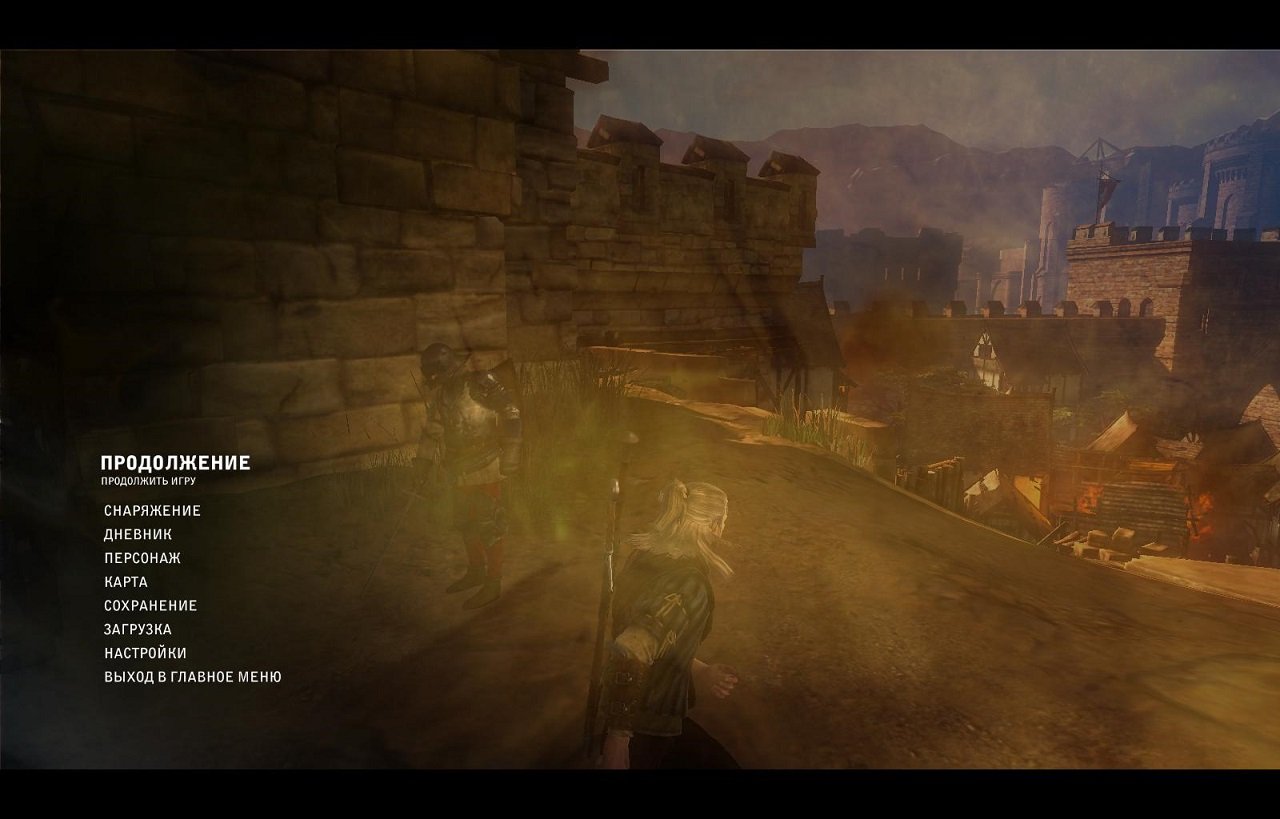
Task: Open the СНАРЯЖЕНИЕ inventory menu
Action: (152, 510)
